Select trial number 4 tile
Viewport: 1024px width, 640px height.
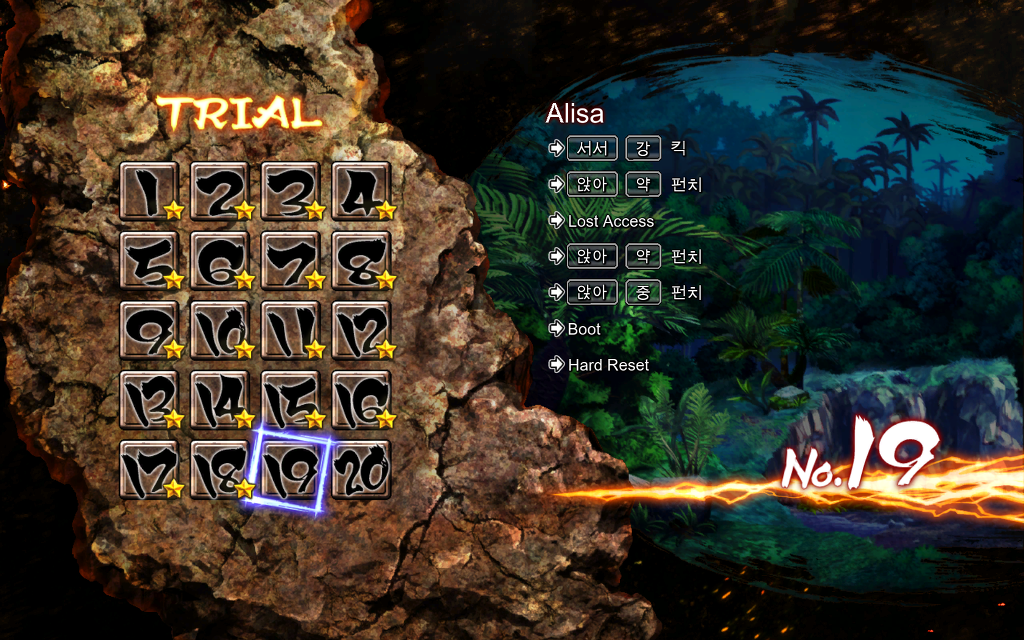coord(361,191)
